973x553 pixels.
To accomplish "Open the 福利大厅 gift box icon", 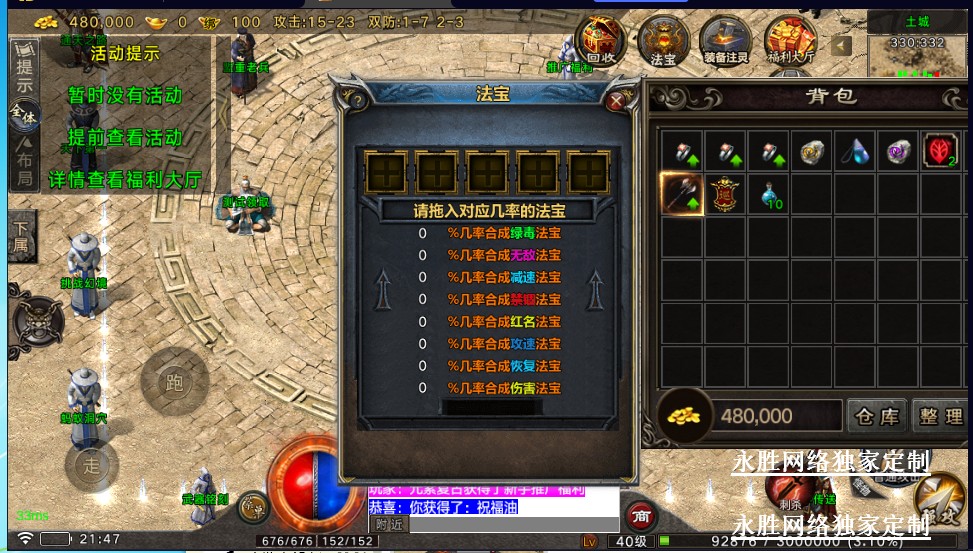I will click(789, 38).
